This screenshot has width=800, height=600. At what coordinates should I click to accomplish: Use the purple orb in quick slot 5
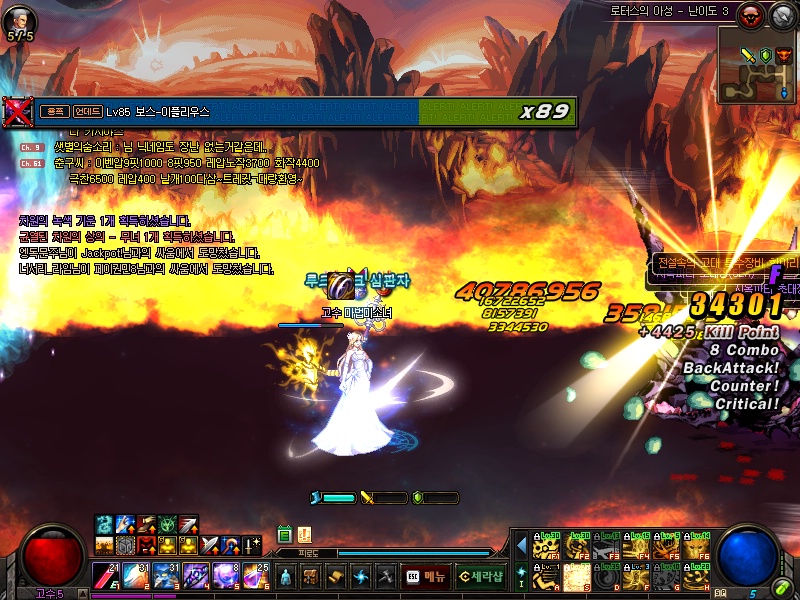pos(225,577)
